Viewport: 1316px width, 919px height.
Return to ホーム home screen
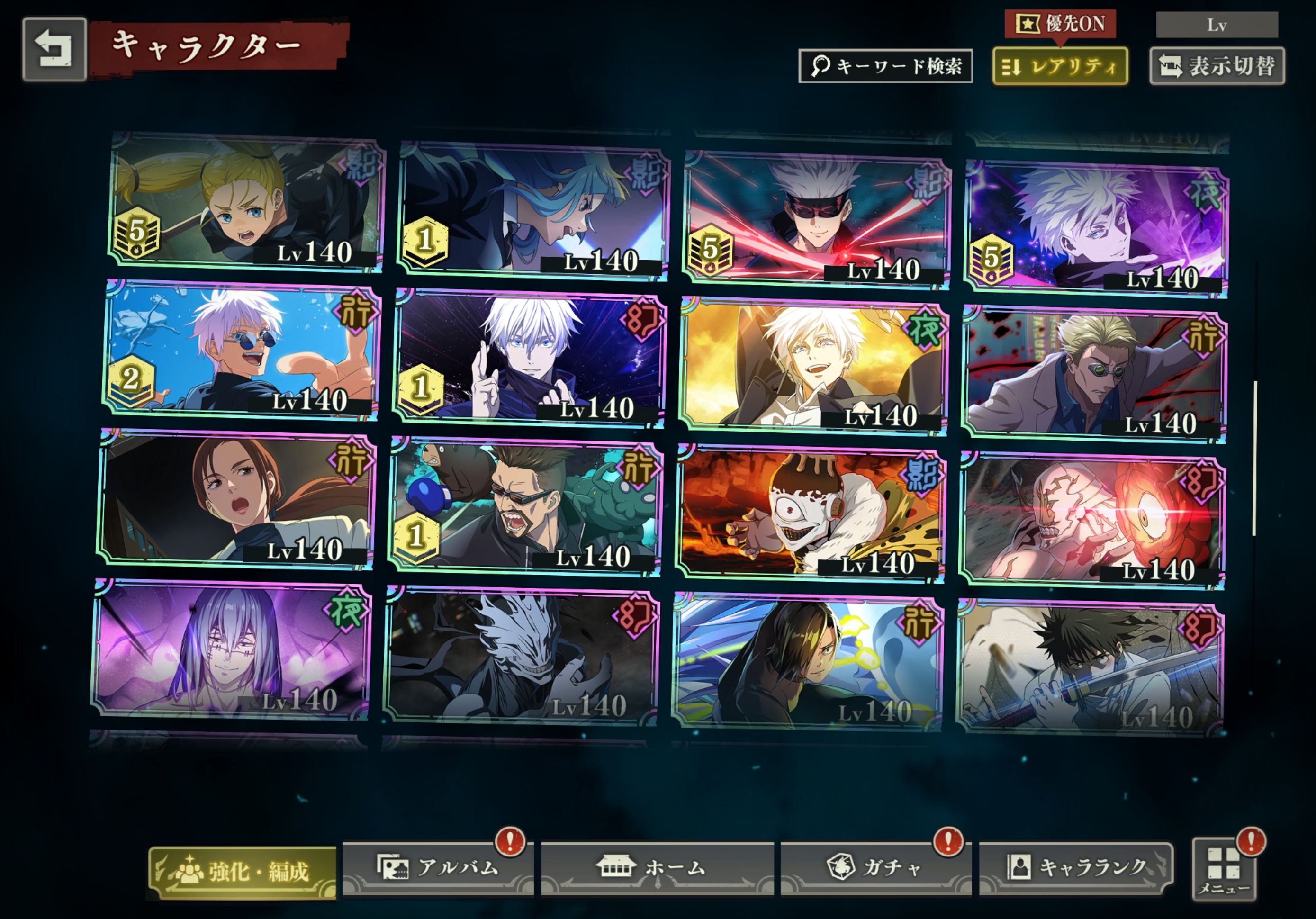(657, 868)
